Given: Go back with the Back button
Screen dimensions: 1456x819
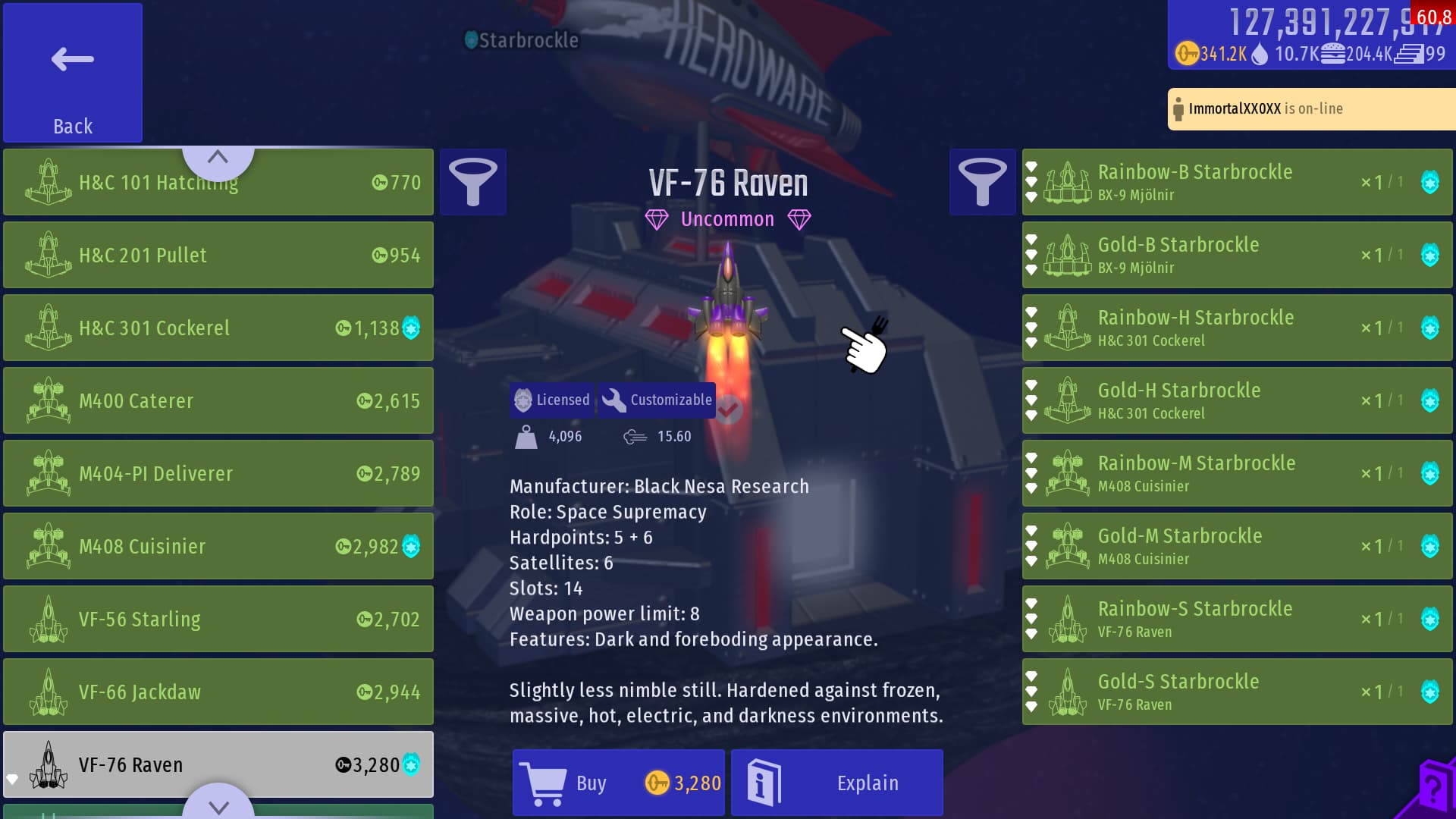Looking at the screenshot, I should click(73, 73).
